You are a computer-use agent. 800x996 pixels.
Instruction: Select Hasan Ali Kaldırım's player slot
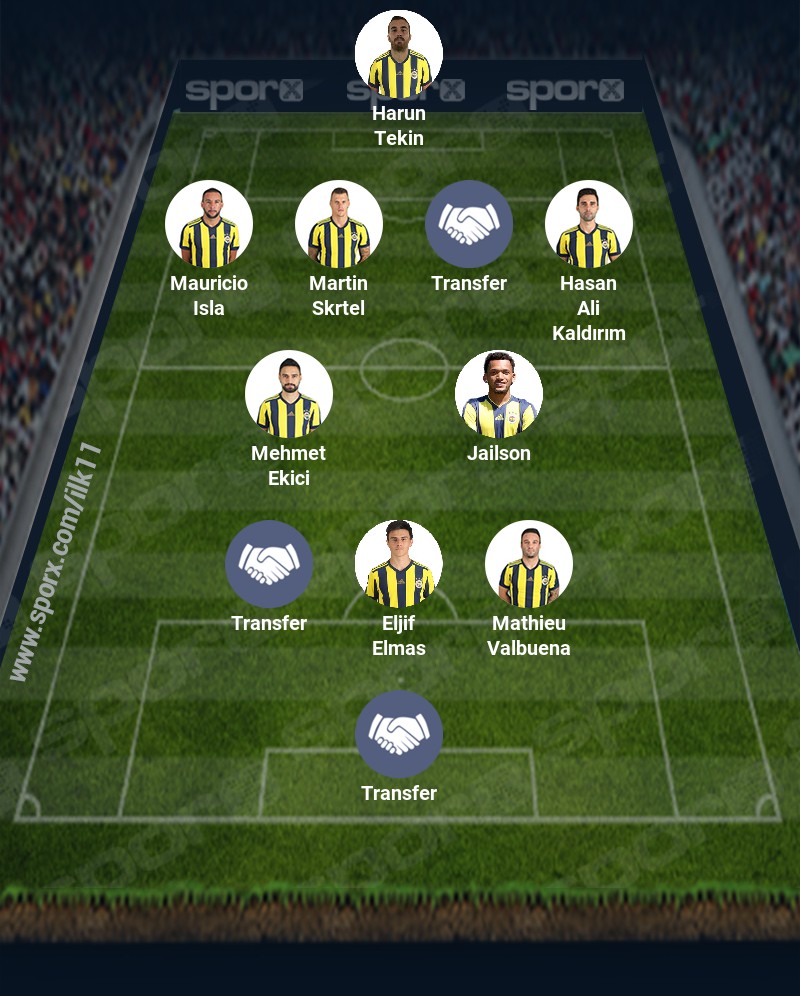click(x=589, y=224)
